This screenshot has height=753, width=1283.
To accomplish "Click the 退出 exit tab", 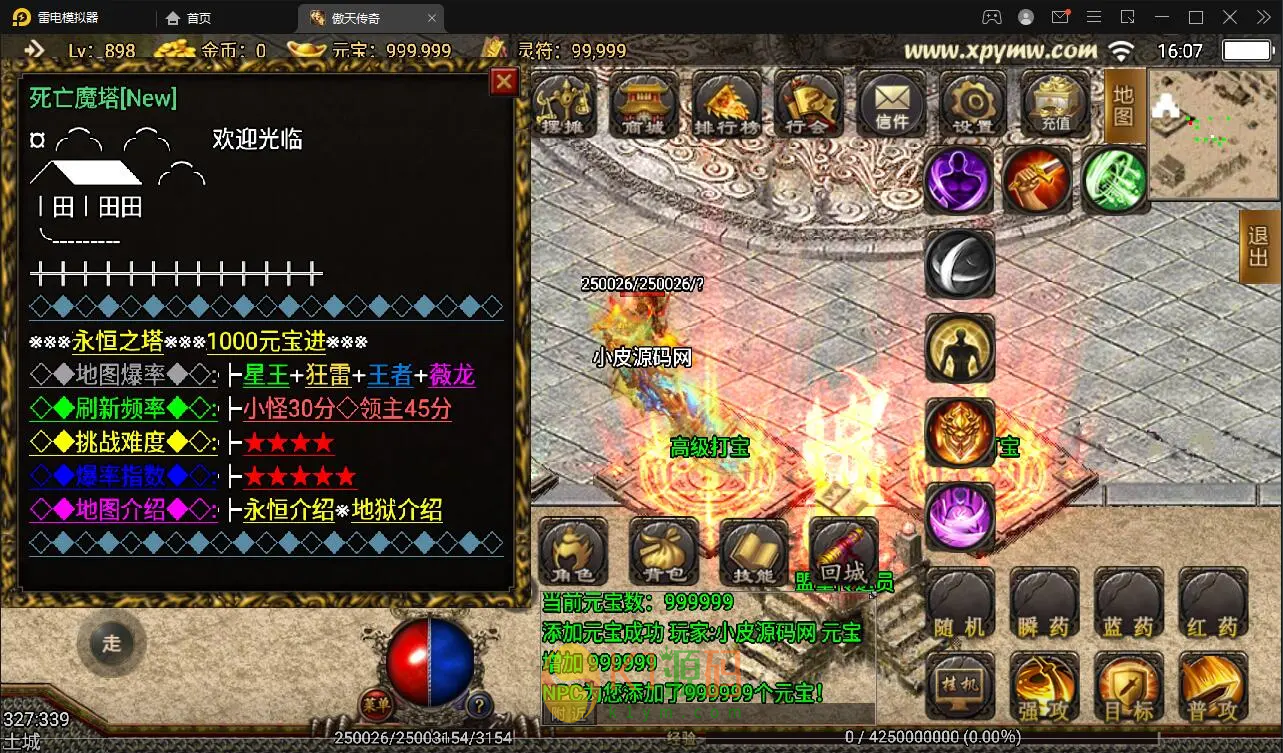I will coord(1259,251).
